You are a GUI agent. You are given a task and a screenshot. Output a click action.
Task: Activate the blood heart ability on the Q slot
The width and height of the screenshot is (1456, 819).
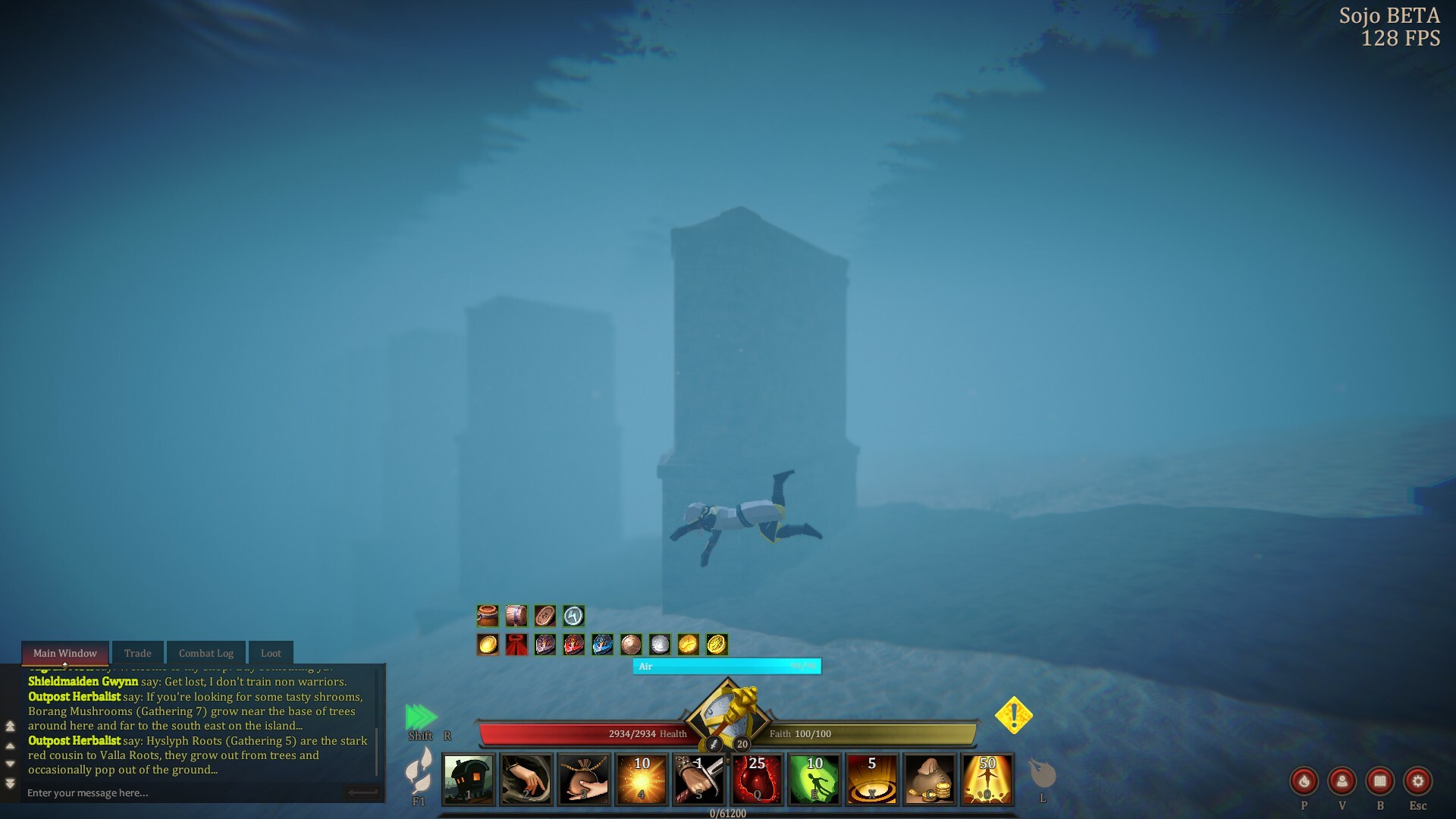[756, 780]
